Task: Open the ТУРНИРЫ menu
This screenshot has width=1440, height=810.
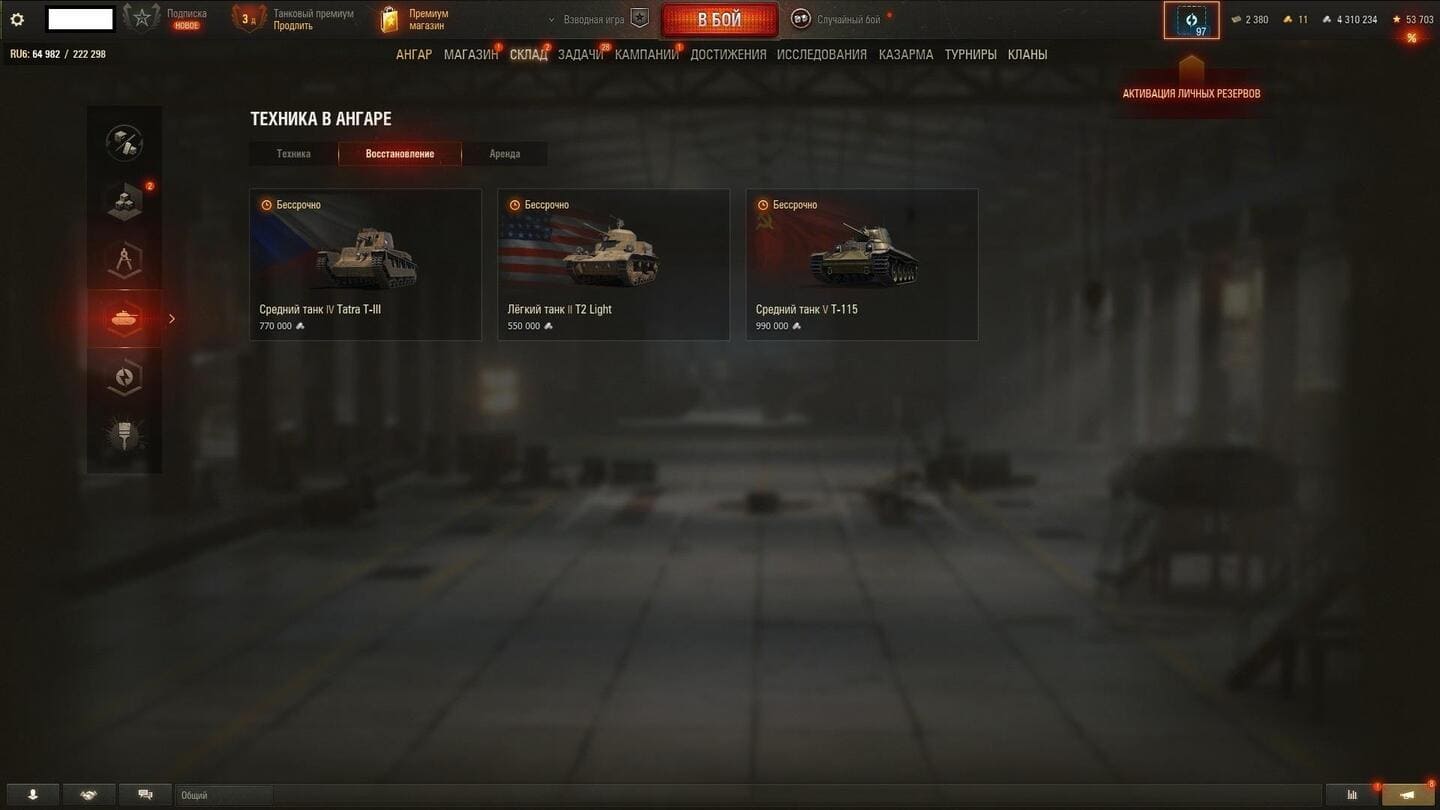Action: [x=970, y=55]
